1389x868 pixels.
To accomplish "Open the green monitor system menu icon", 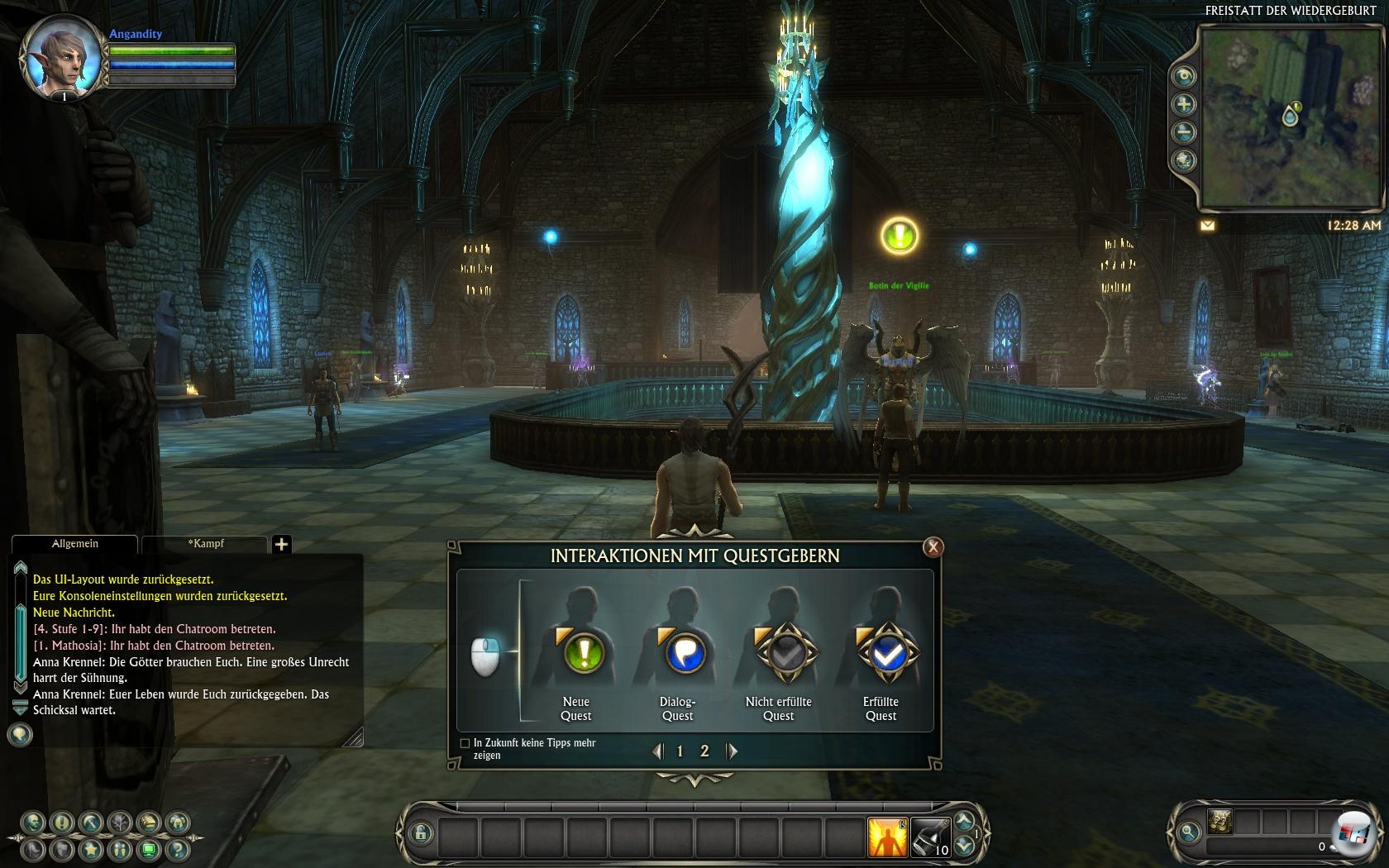I will pyautogui.click(x=148, y=849).
